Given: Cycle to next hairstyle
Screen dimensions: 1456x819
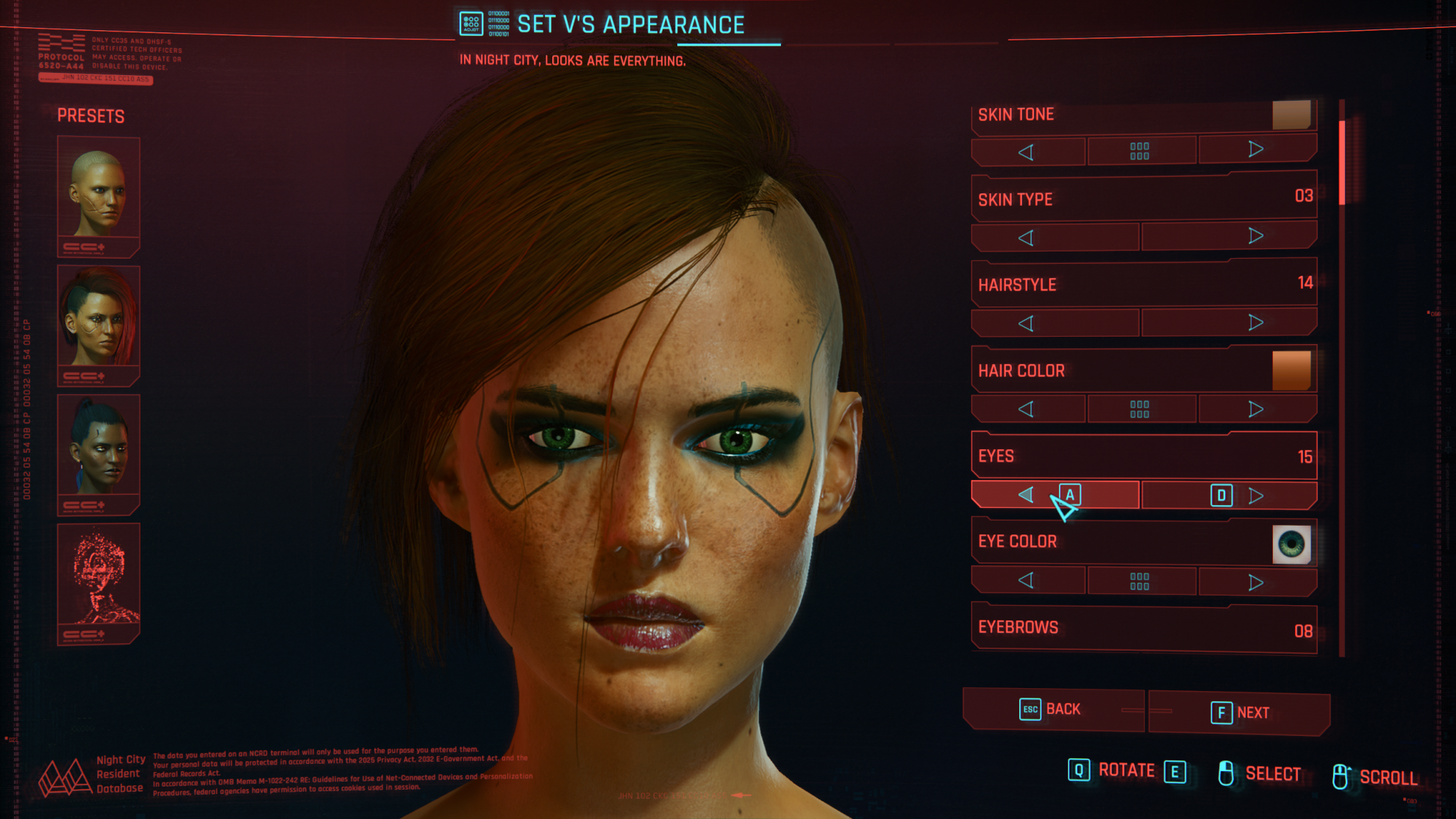Looking at the screenshot, I should [1256, 322].
